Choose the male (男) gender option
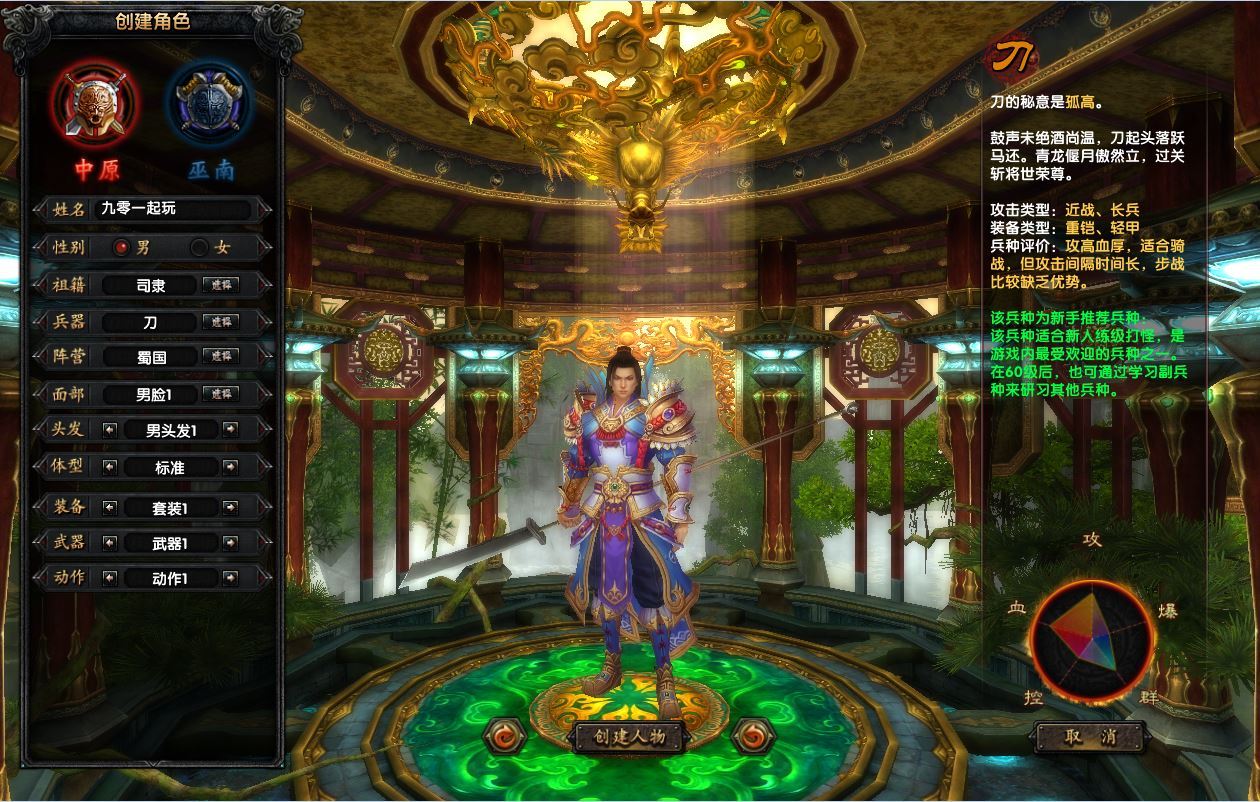 pyautogui.click(x=122, y=247)
